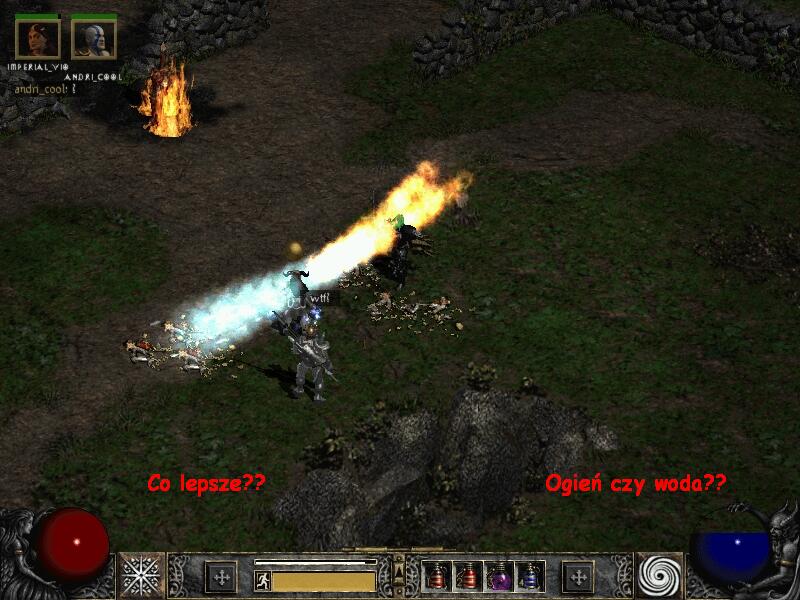Click the cross button beside the spiral skill
Image resolution: width=800 pixels, height=600 pixels.
577,577
